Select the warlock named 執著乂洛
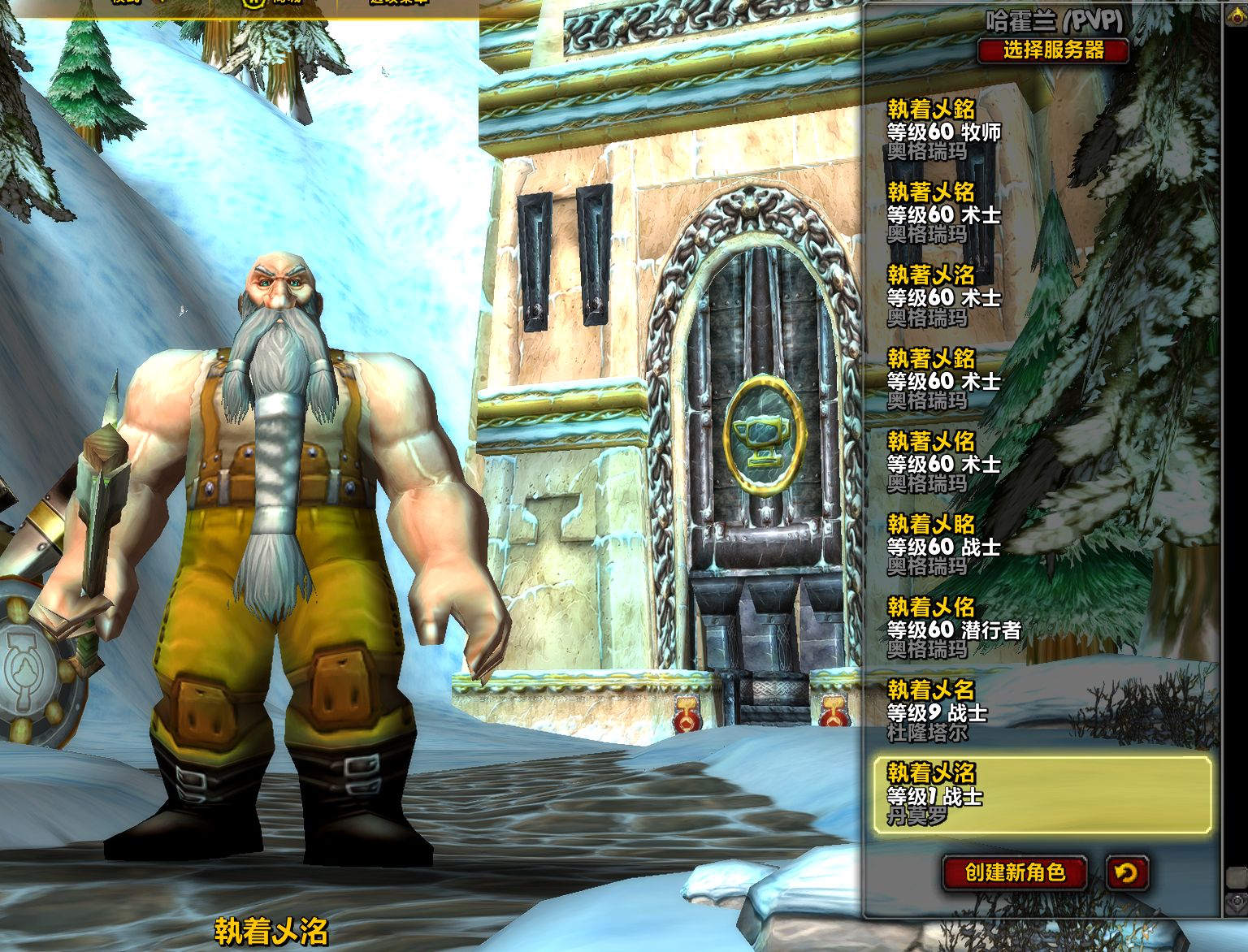This screenshot has width=1248, height=952. 942,296
